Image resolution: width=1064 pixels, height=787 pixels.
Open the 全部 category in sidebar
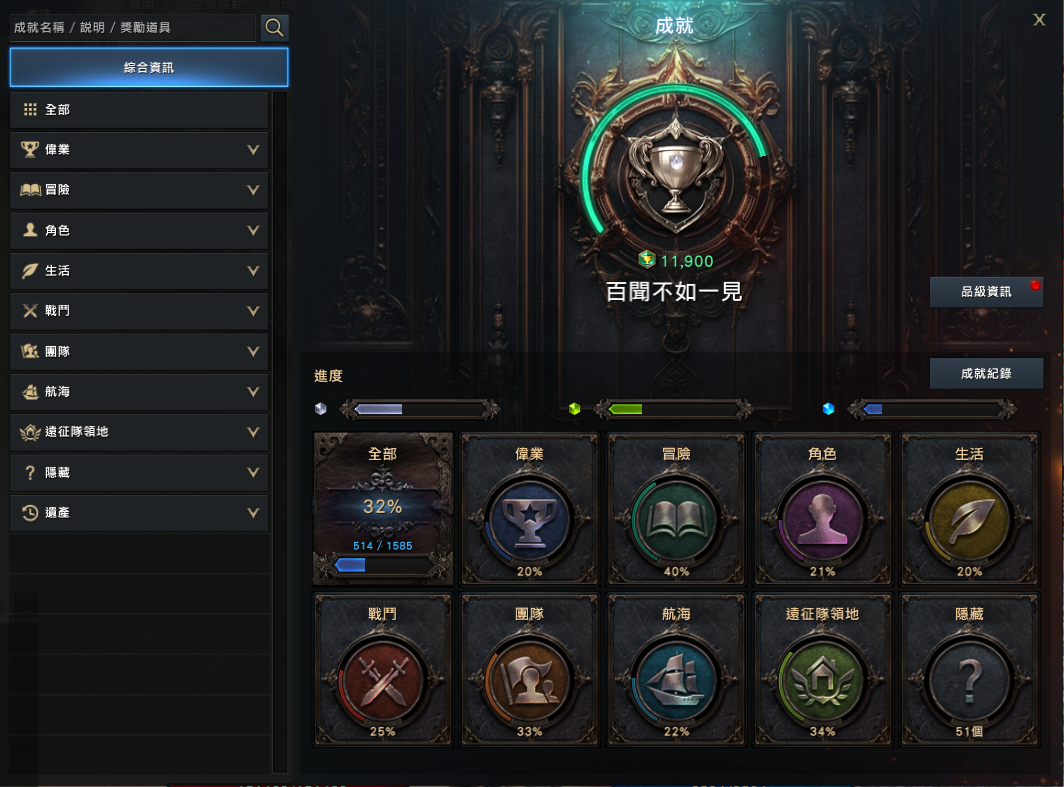click(x=139, y=110)
